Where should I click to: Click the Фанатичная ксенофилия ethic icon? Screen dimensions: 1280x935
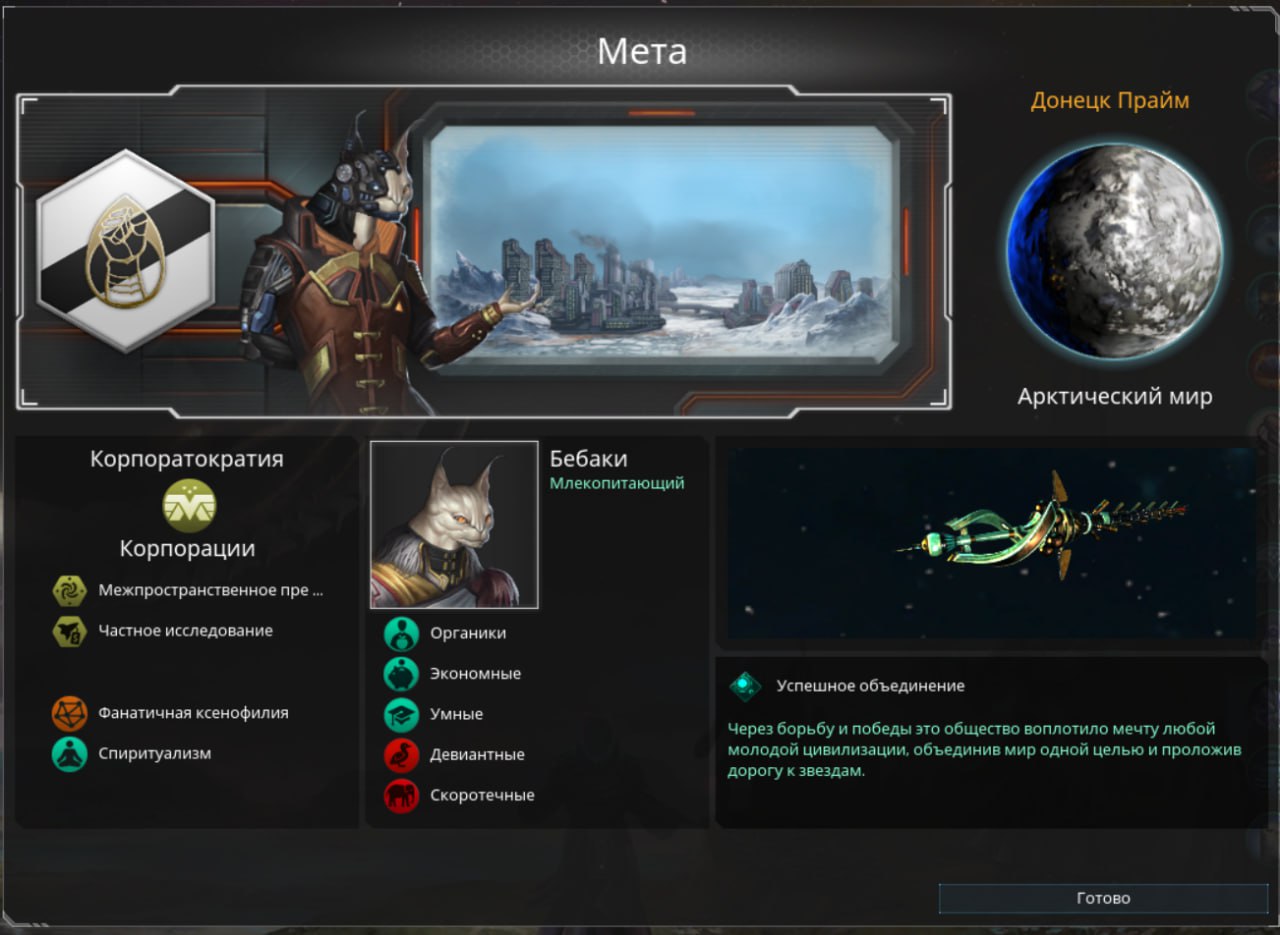(70, 713)
